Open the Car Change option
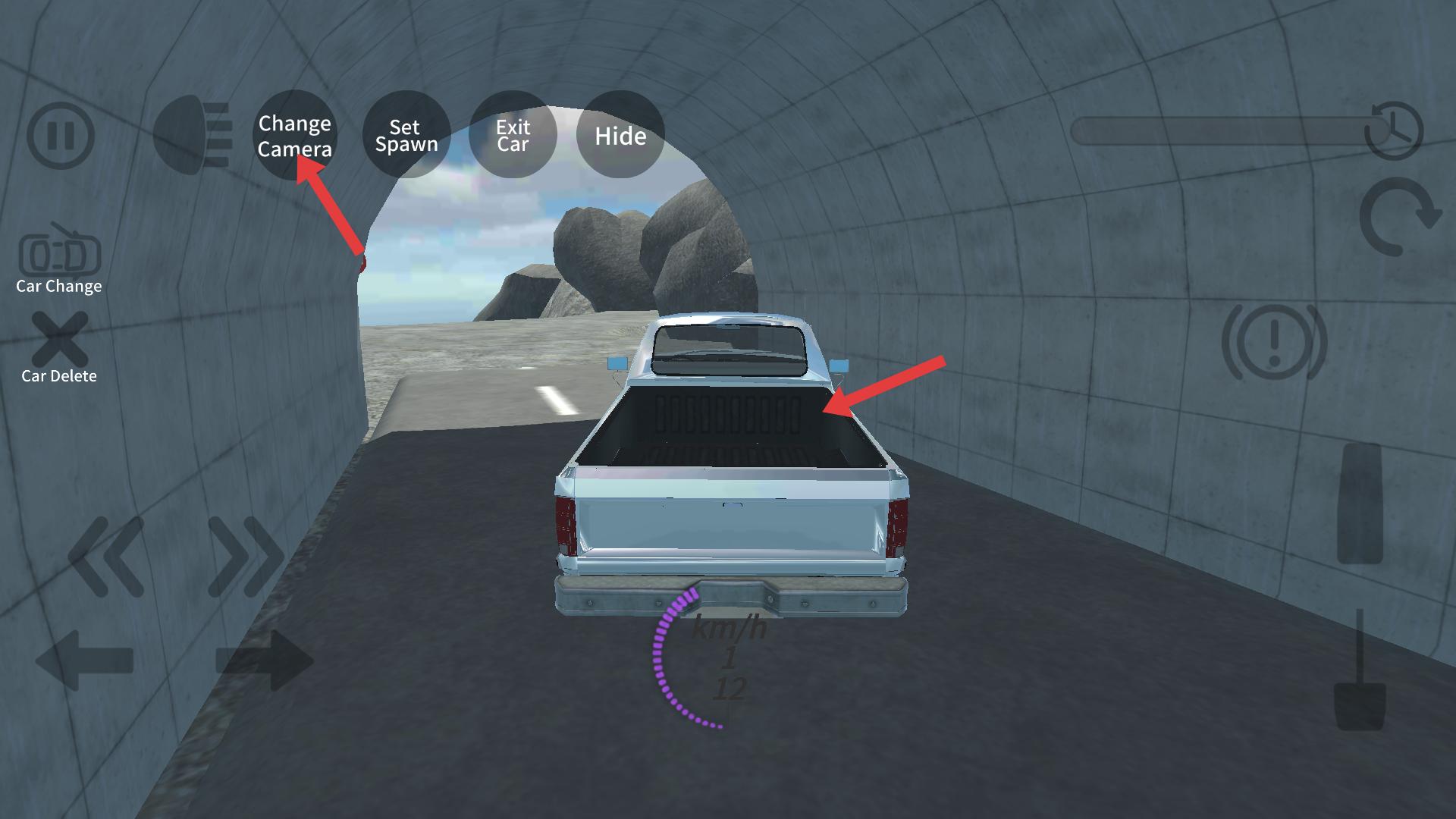The height and width of the screenshot is (819, 1456). [59, 258]
